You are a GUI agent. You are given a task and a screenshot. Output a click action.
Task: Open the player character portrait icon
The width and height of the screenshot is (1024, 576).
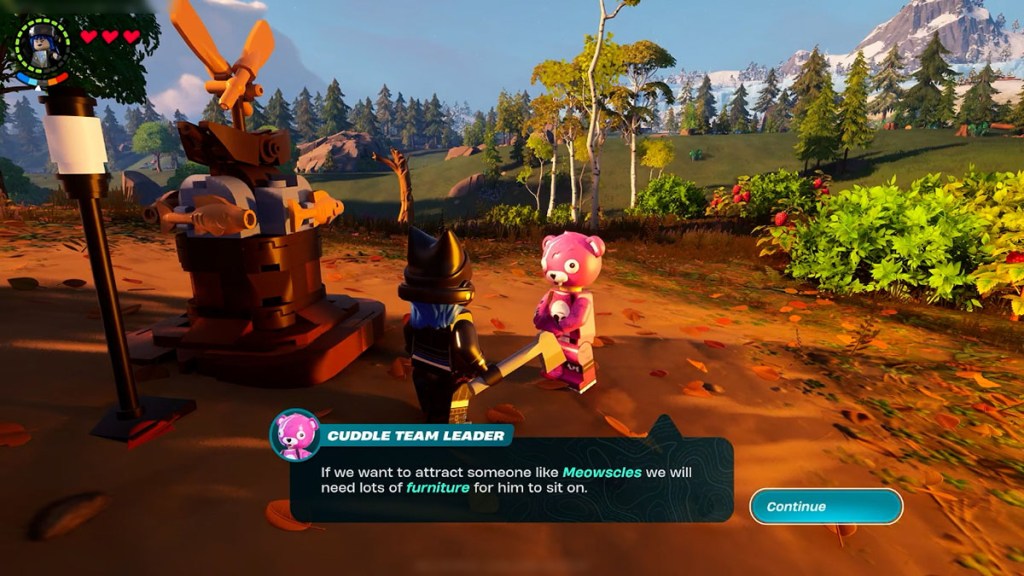click(x=43, y=46)
